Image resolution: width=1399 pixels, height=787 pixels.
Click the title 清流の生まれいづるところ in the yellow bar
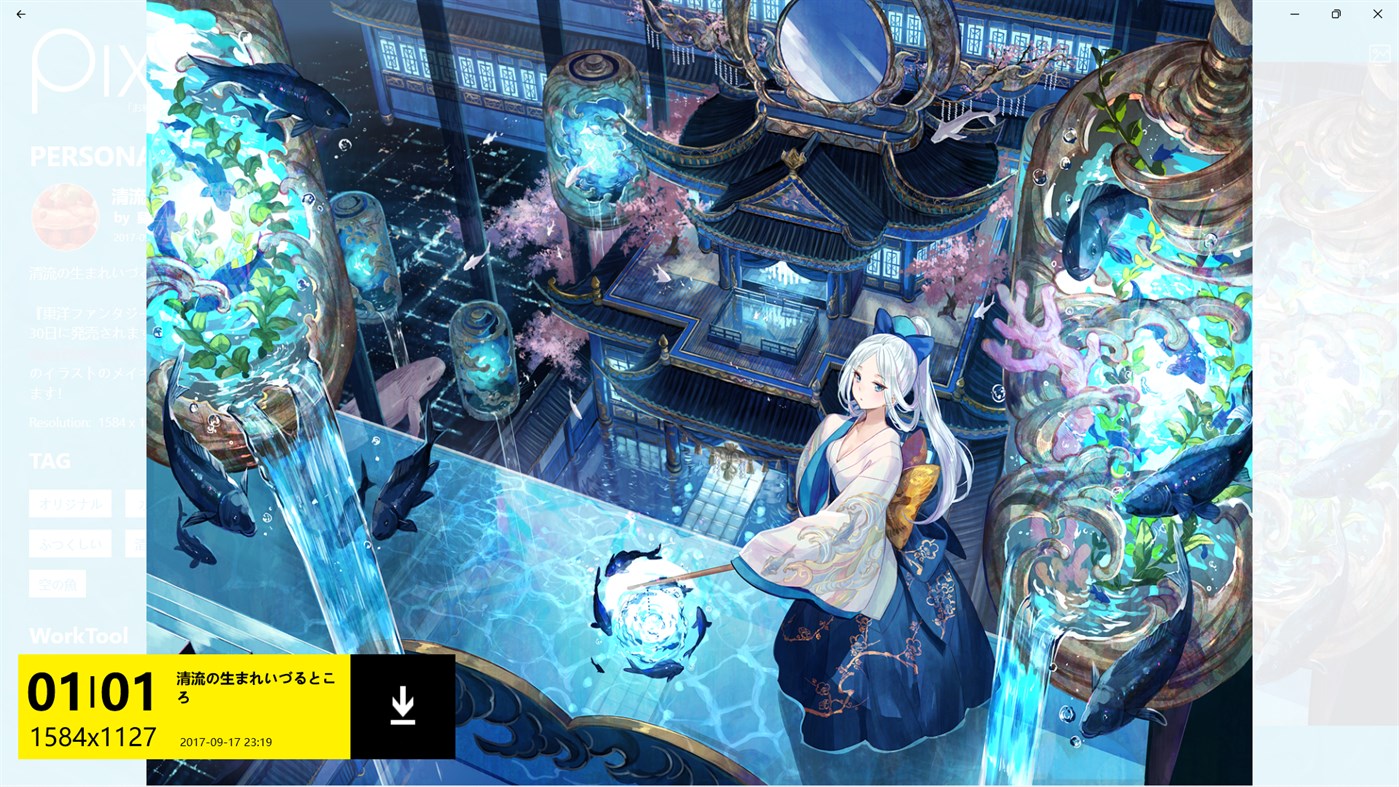(x=255, y=687)
